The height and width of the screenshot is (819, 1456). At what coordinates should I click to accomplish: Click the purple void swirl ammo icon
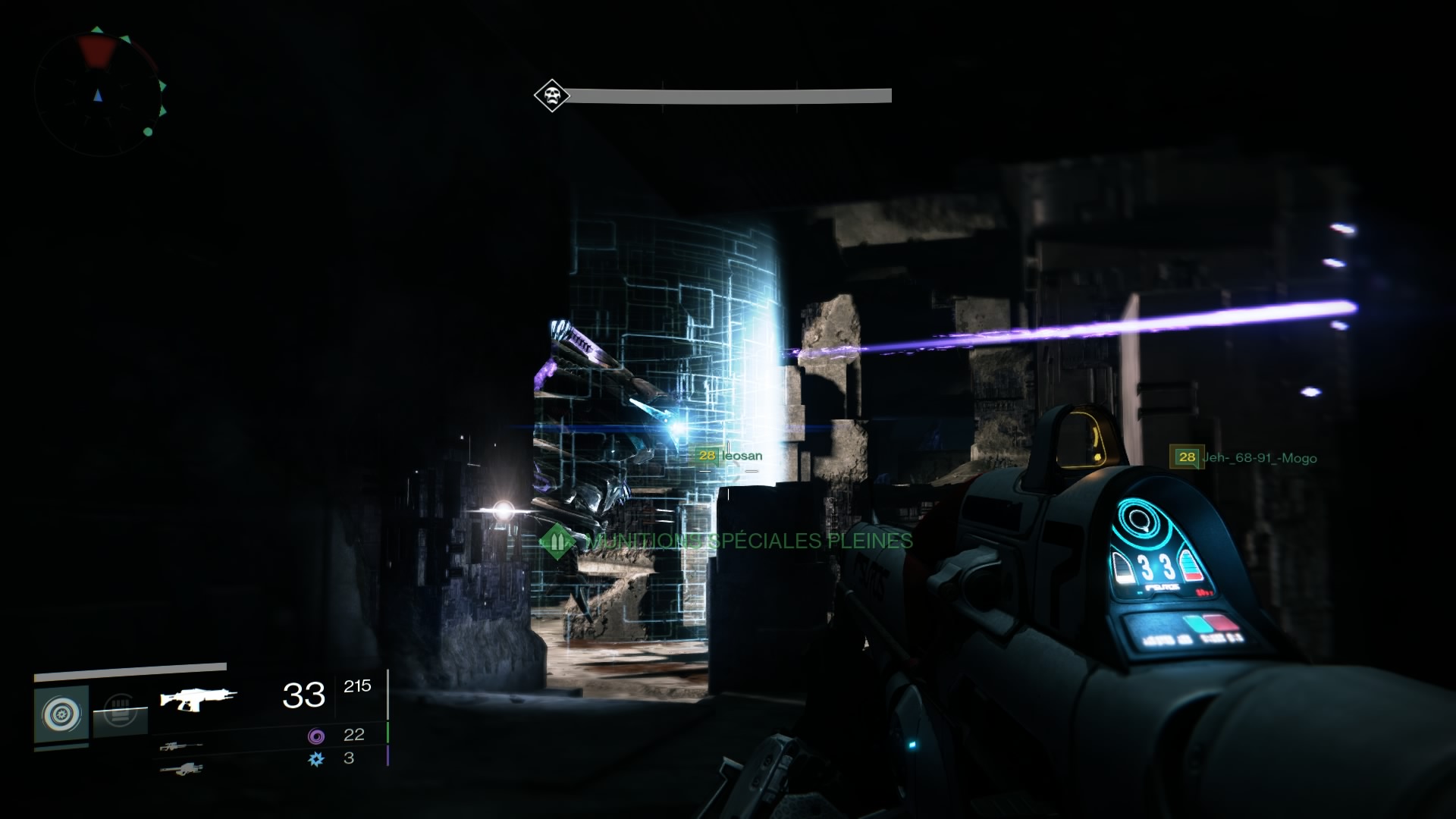pos(316,736)
